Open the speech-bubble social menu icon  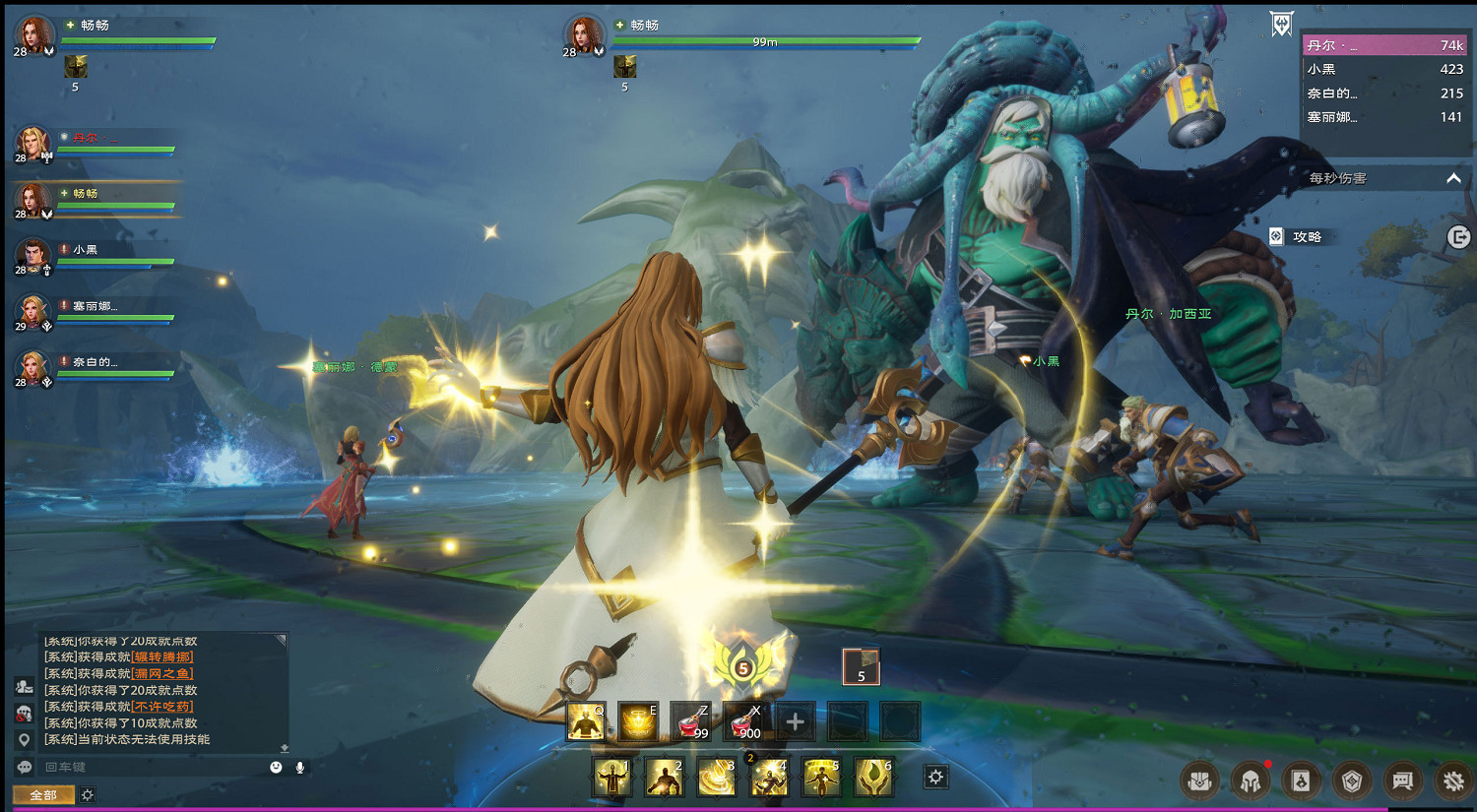pyautogui.click(x=1402, y=781)
